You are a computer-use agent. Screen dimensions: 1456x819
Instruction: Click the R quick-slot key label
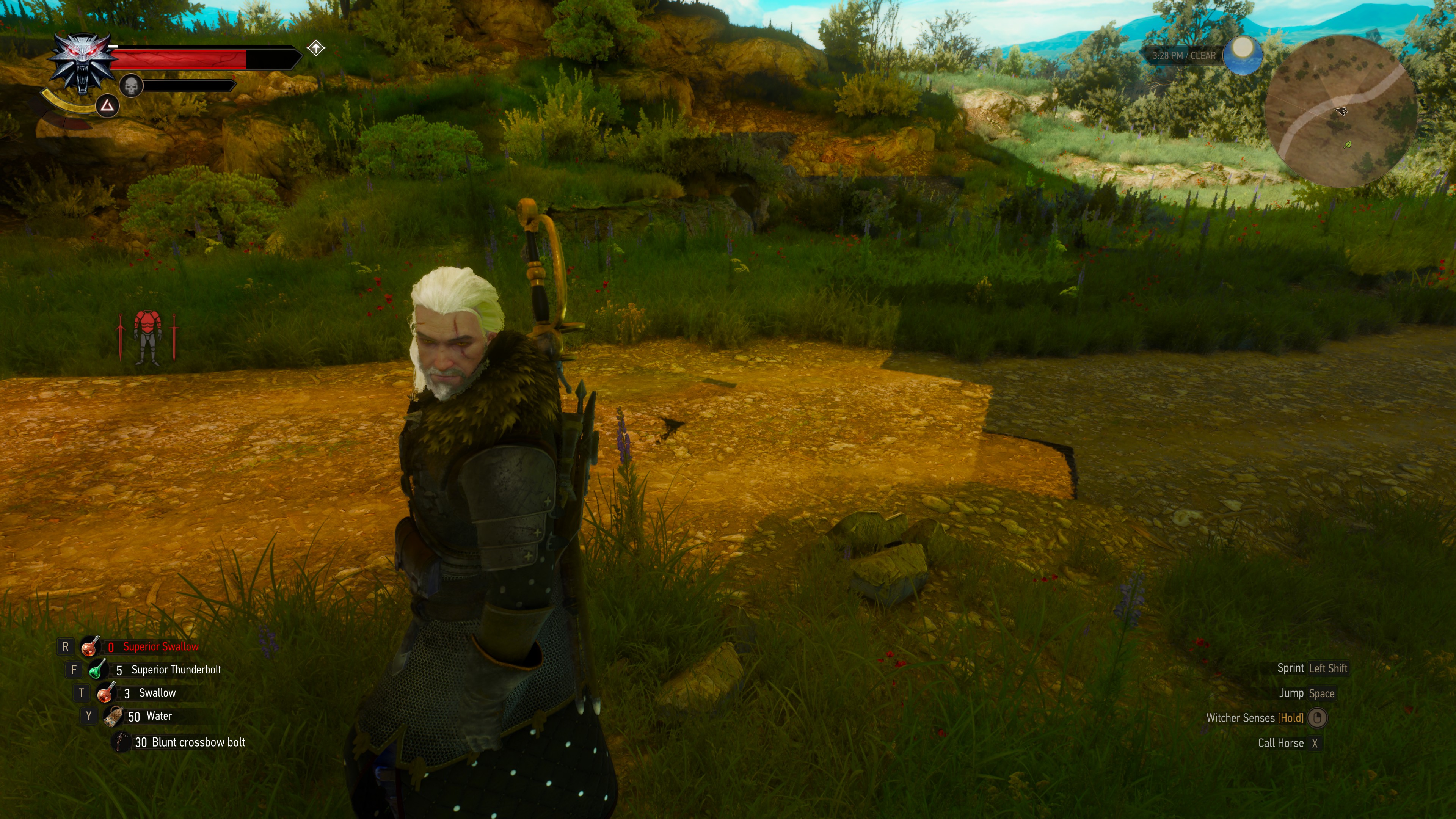pos(66,646)
